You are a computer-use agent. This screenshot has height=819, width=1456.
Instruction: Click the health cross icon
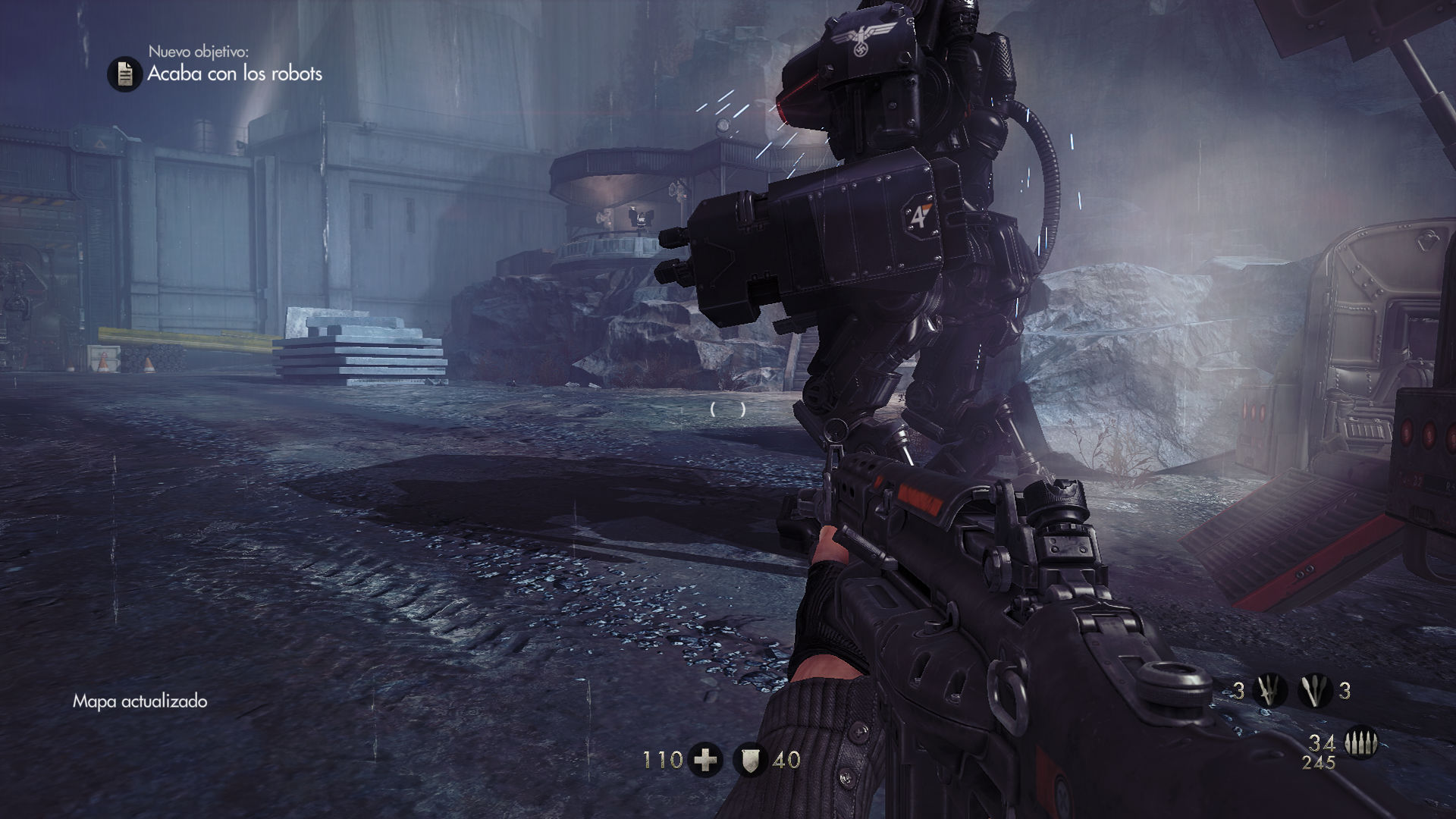tap(705, 760)
